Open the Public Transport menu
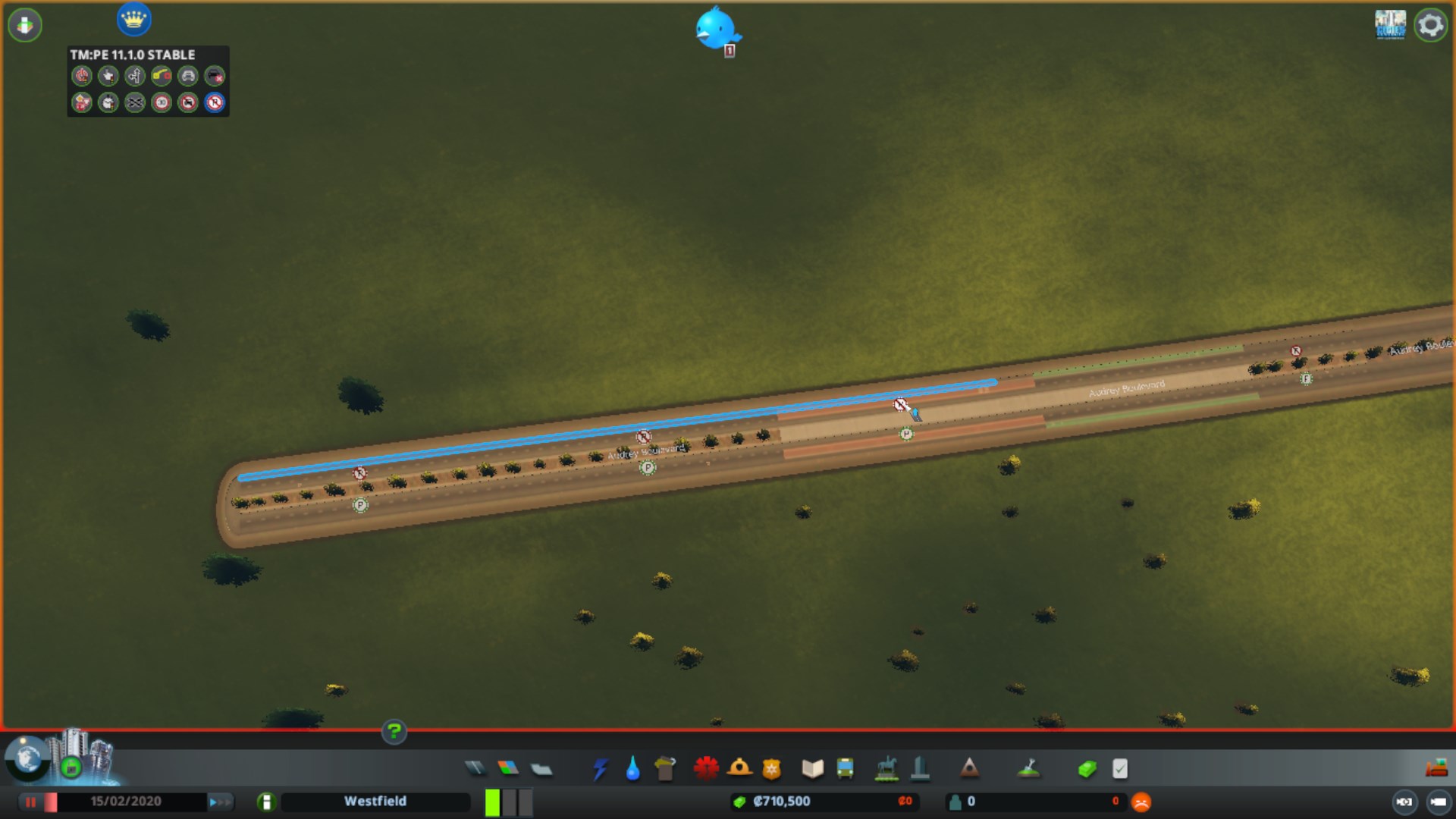This screenshot has height=819, width=1456. [847, 768]
